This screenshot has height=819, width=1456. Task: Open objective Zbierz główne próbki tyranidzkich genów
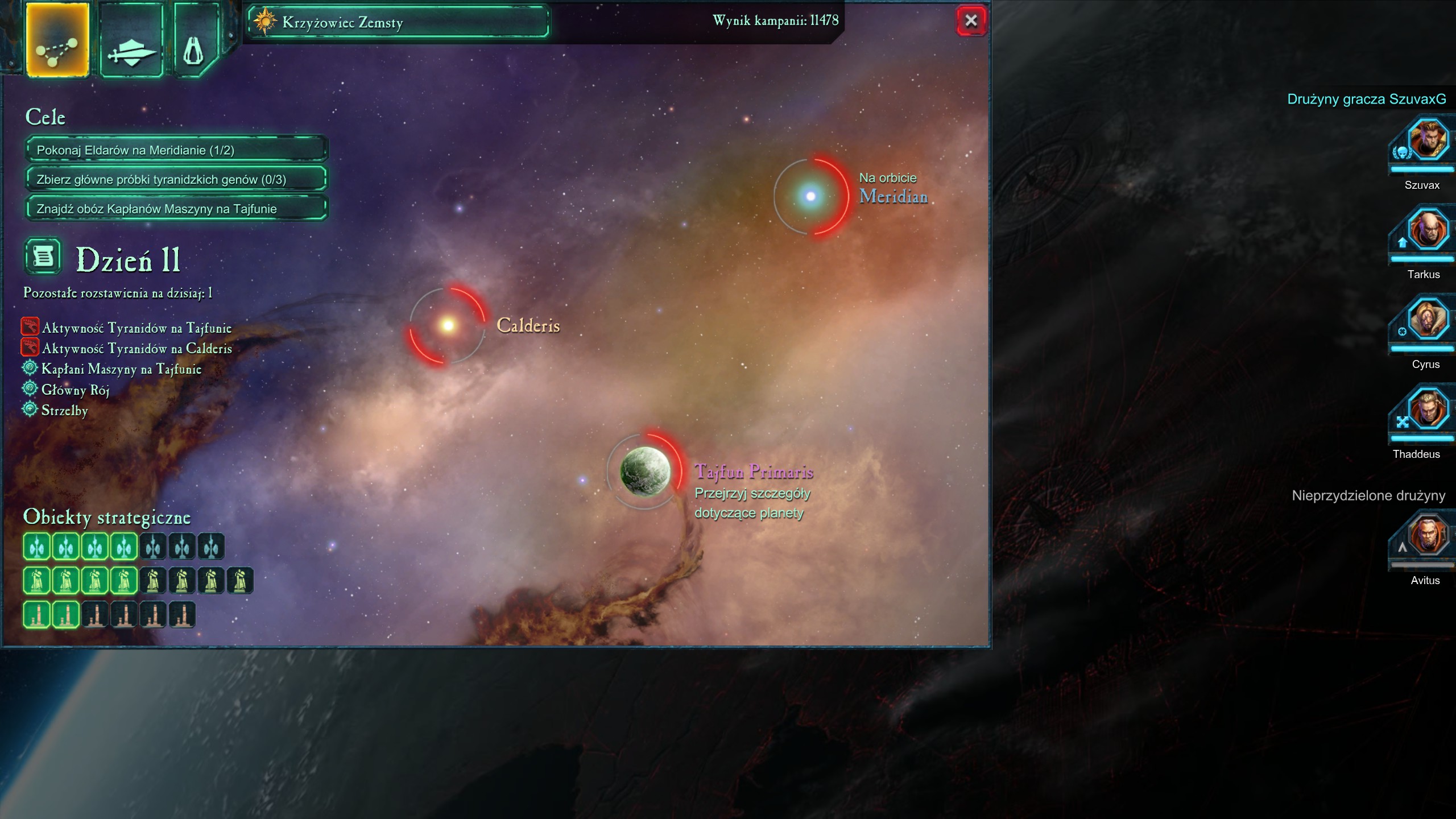click(176, 180)
